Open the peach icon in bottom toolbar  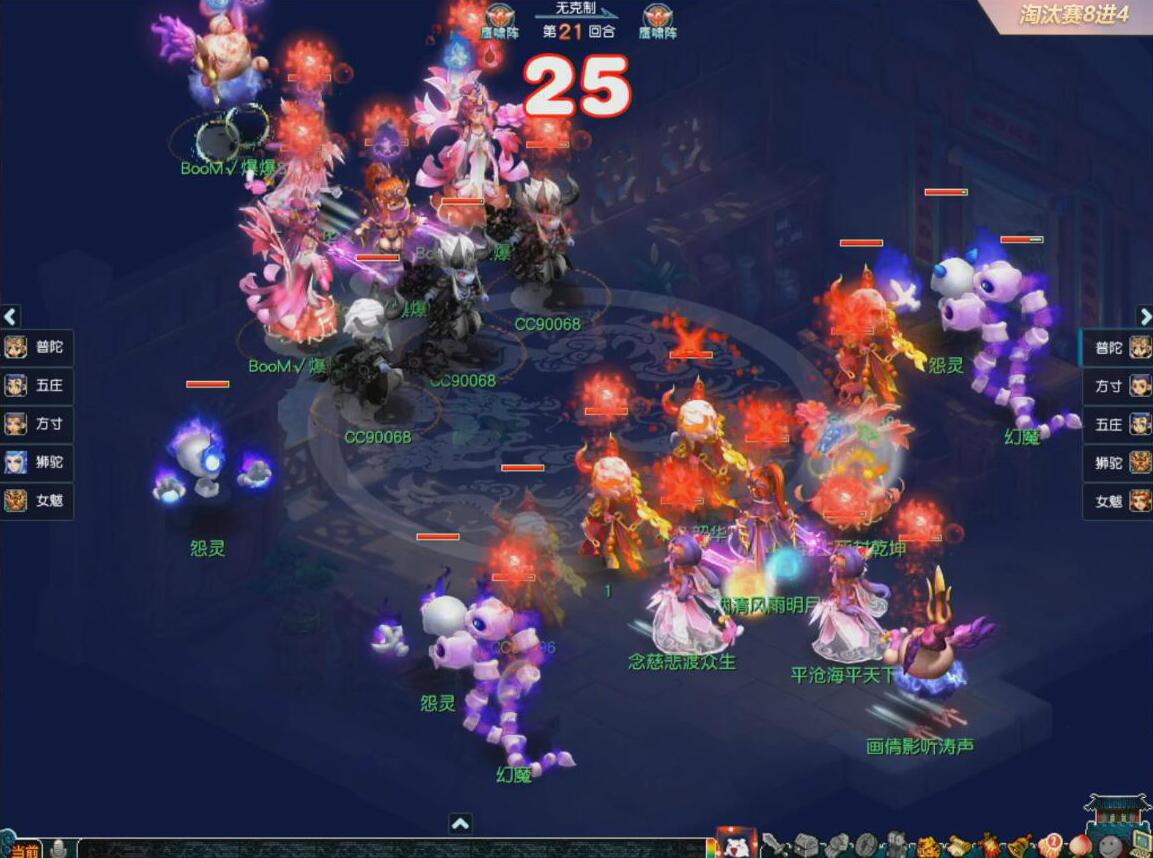point(1080,846)
